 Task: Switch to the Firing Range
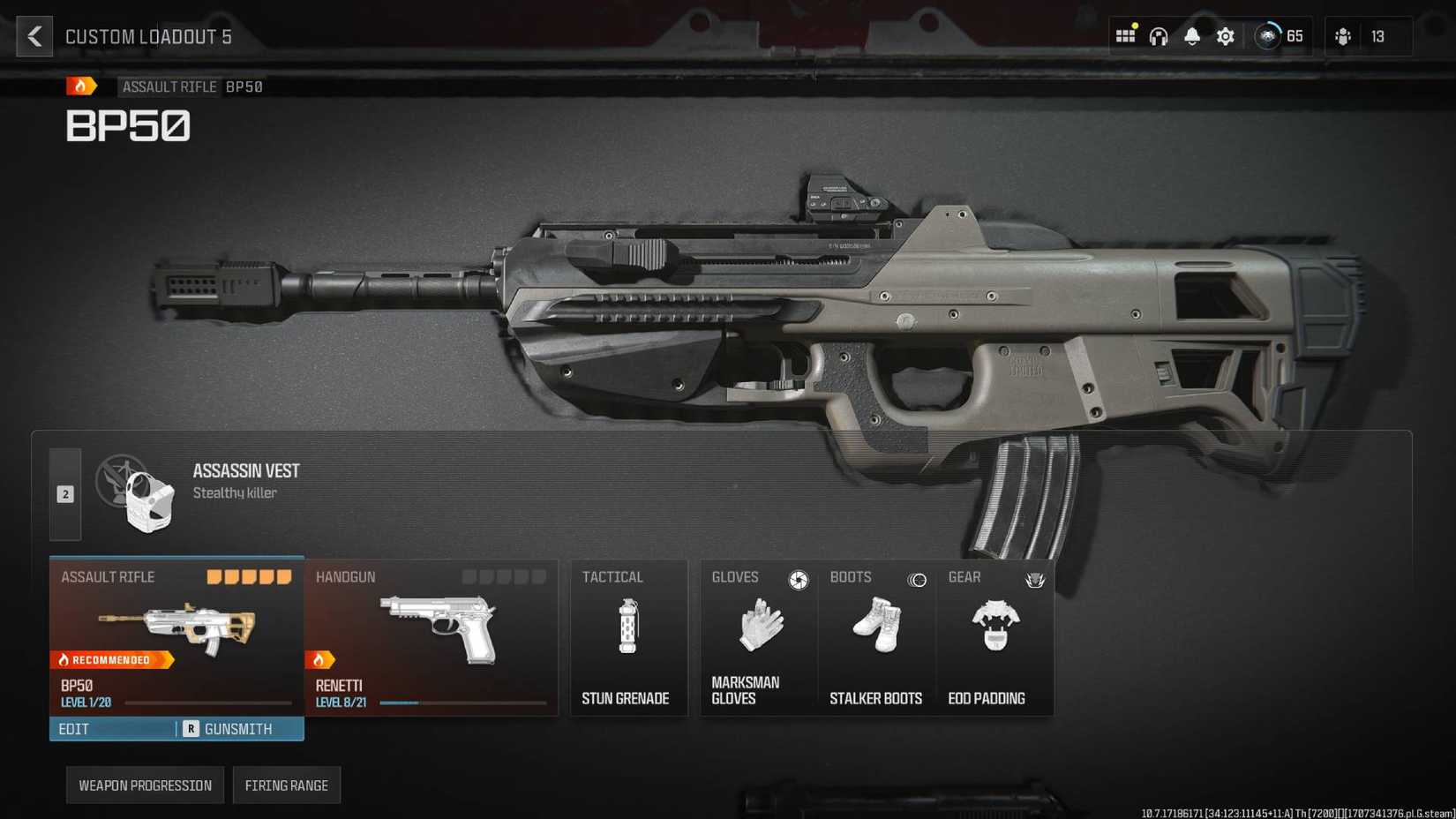287,785
